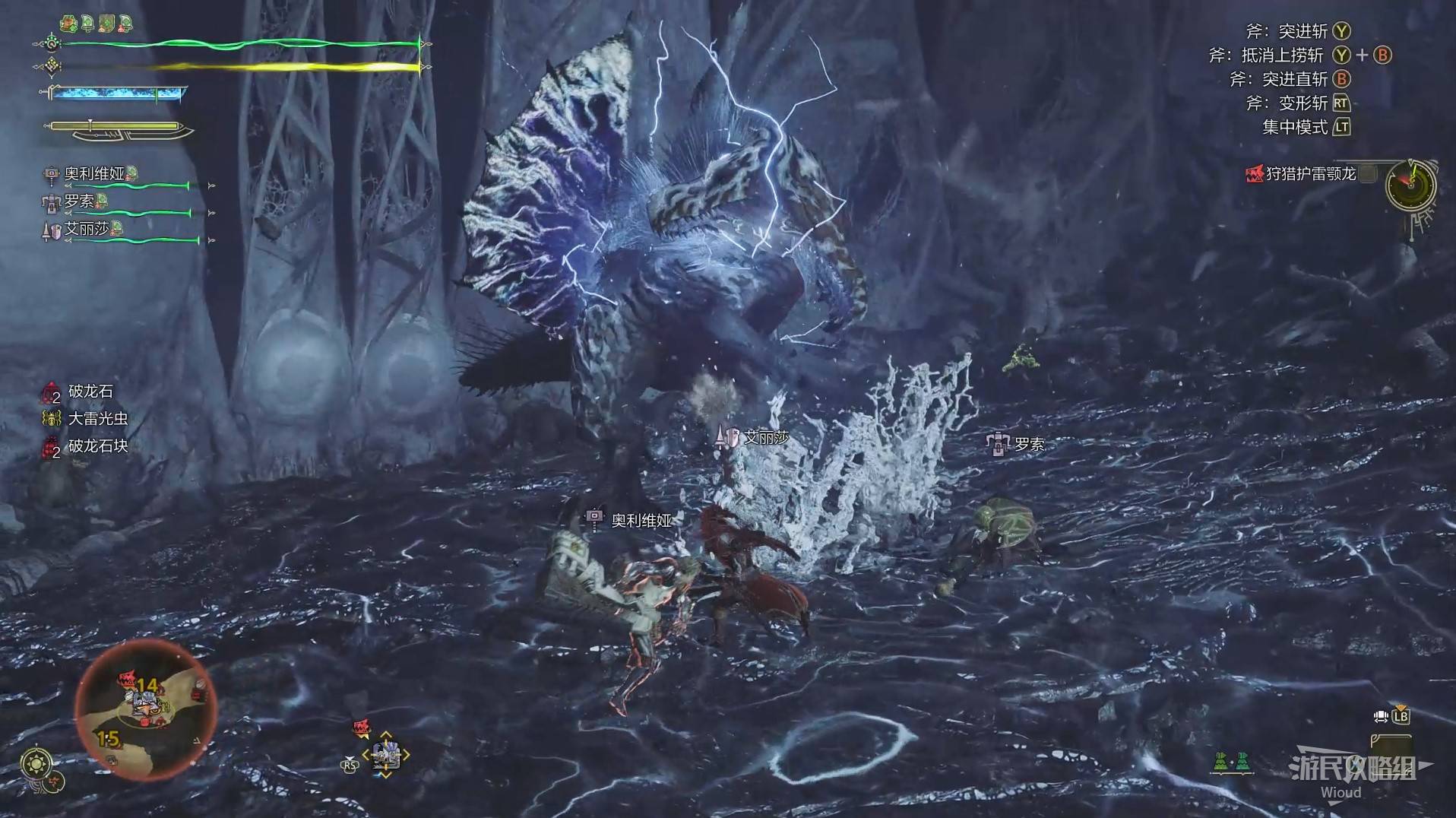The width and height of the screenshot is (1456, 818).
Task: Open the 狩猎护雷颚龙 quest objective
Action: pyautogui.click(x=1310, y=174)
